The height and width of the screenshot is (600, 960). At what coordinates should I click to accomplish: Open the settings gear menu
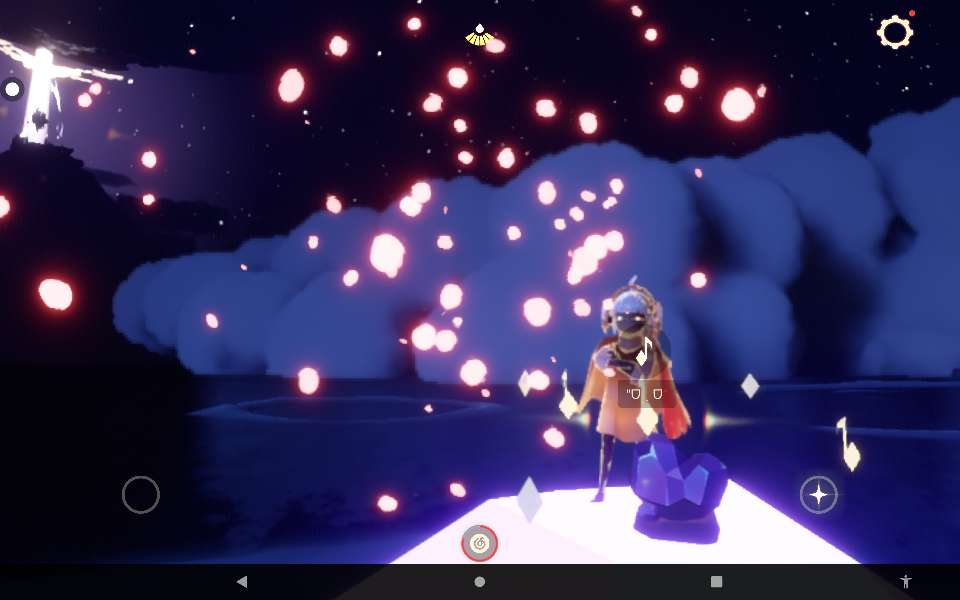click(894, 33)
